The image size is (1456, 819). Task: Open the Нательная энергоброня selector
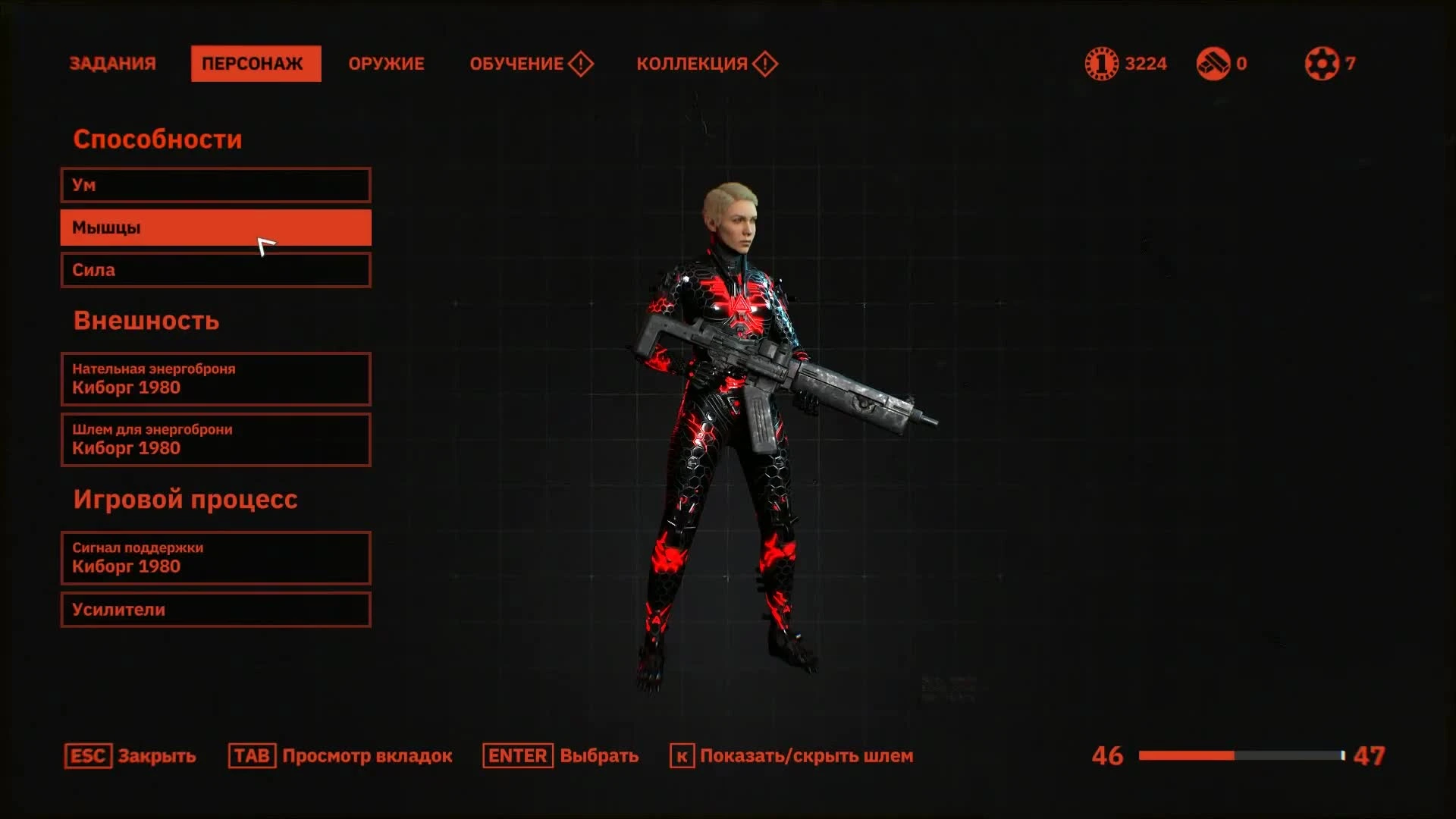pos(215,379)
